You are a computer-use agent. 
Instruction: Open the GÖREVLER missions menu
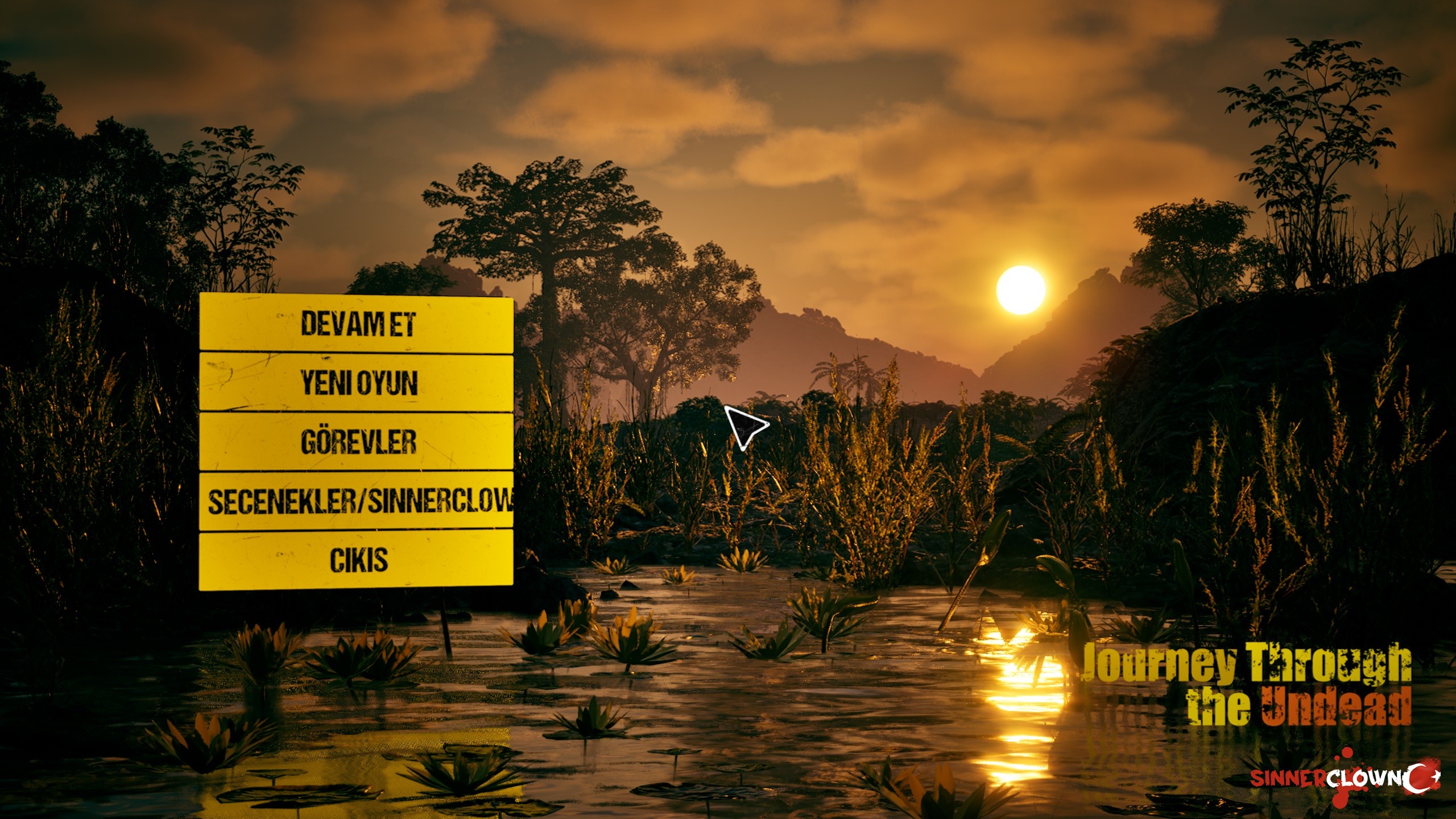(x=357, y=442)
